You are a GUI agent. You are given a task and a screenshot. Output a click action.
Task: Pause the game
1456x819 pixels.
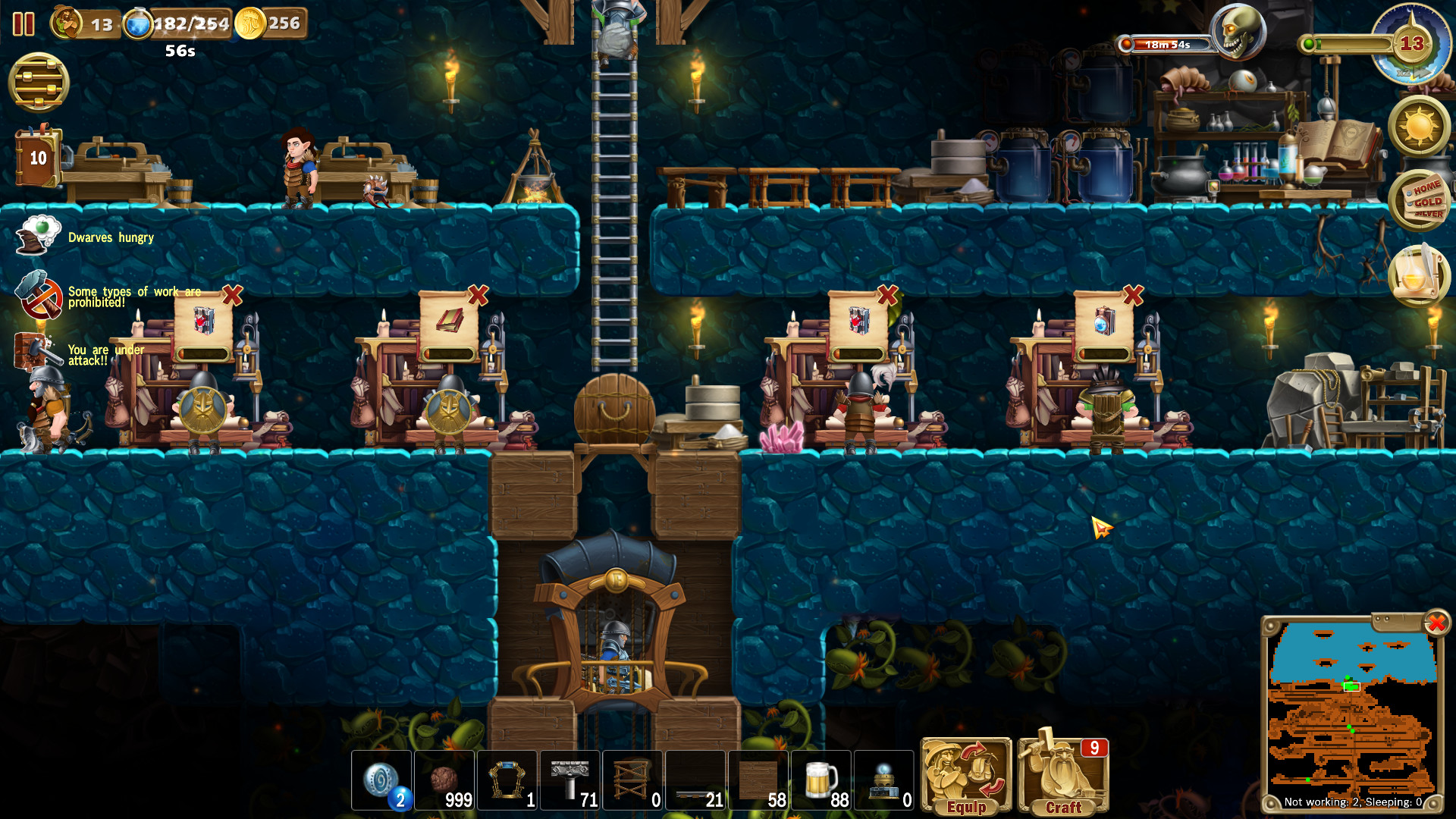point(25,25)
